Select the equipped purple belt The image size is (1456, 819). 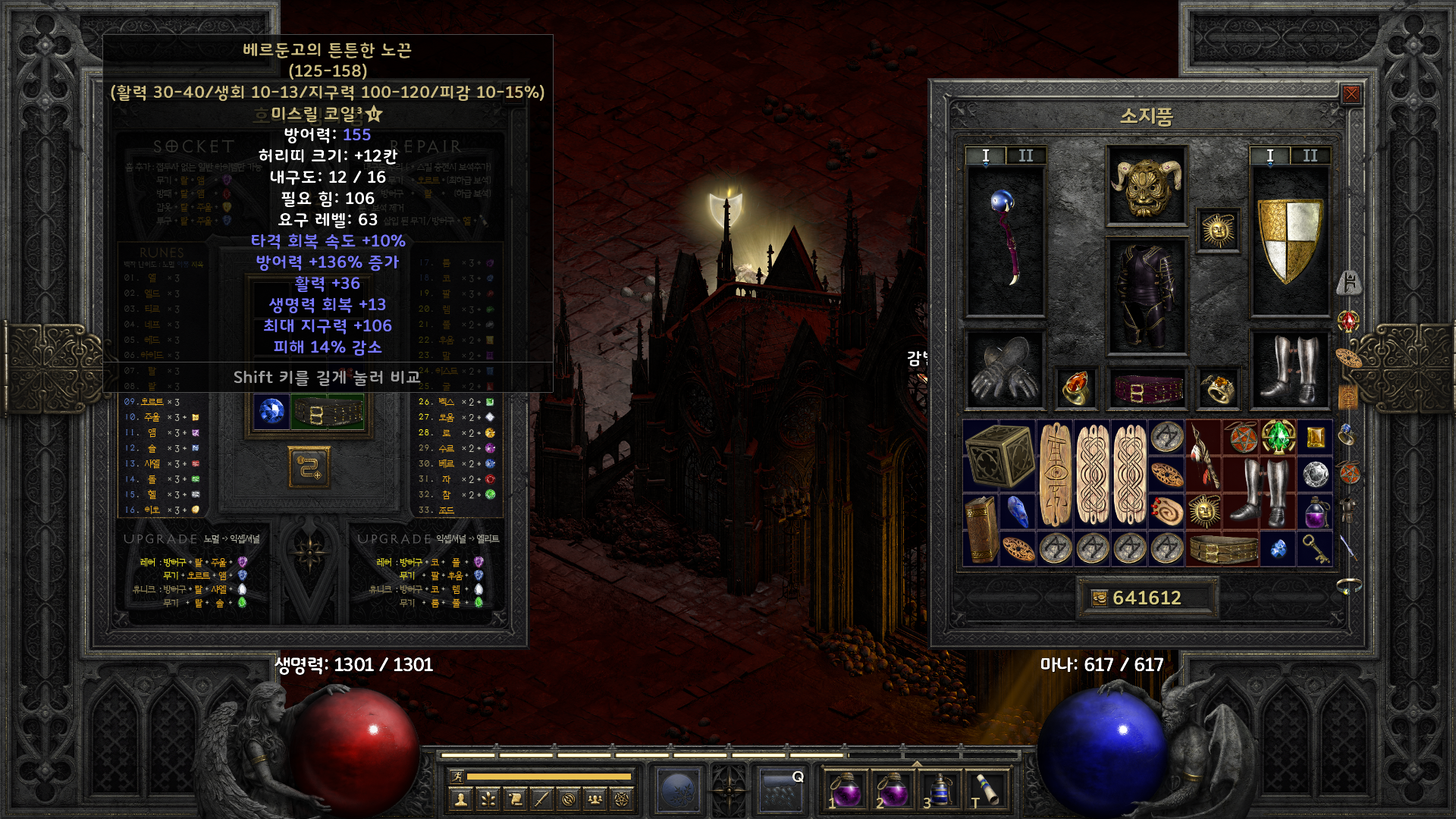pos(1146,389)
